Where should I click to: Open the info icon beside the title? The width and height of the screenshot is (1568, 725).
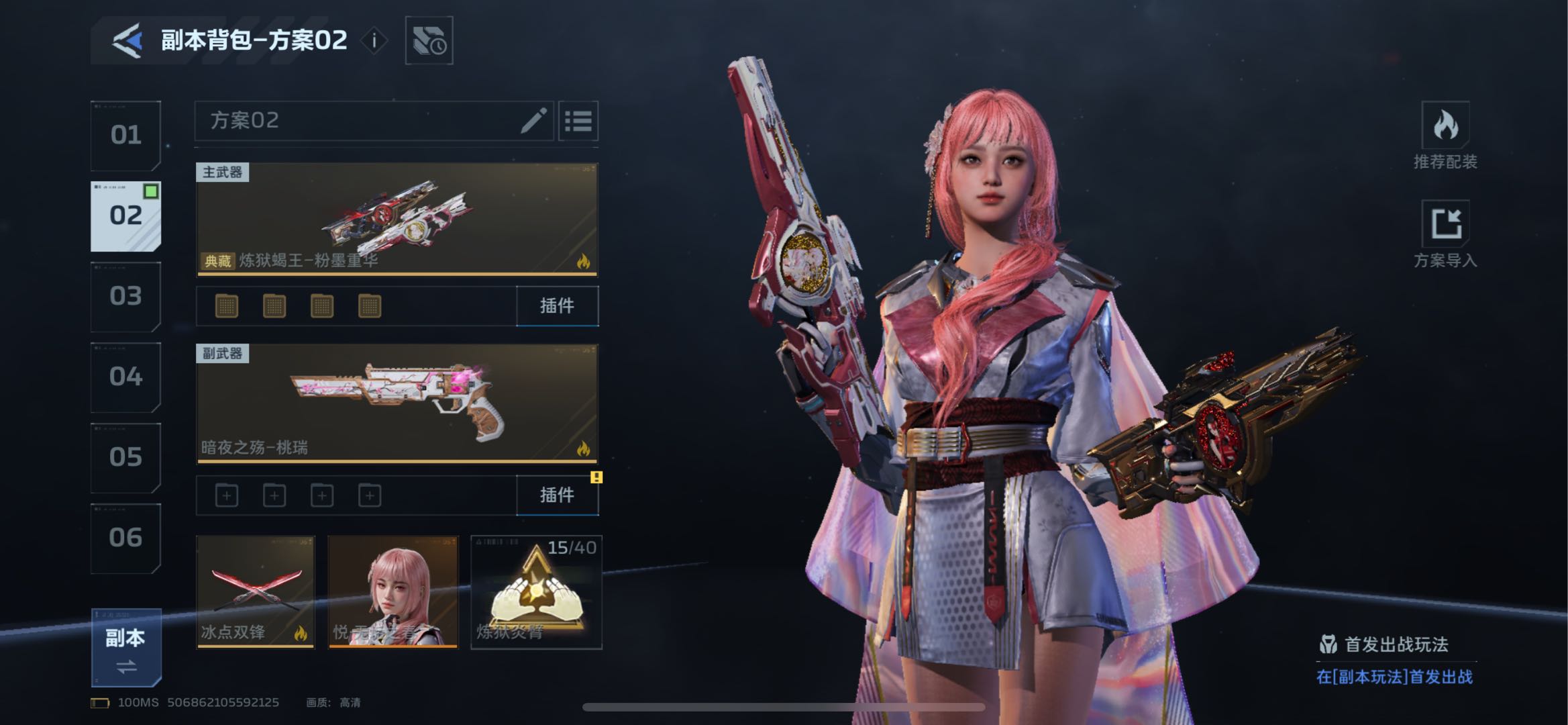[374, 41]
